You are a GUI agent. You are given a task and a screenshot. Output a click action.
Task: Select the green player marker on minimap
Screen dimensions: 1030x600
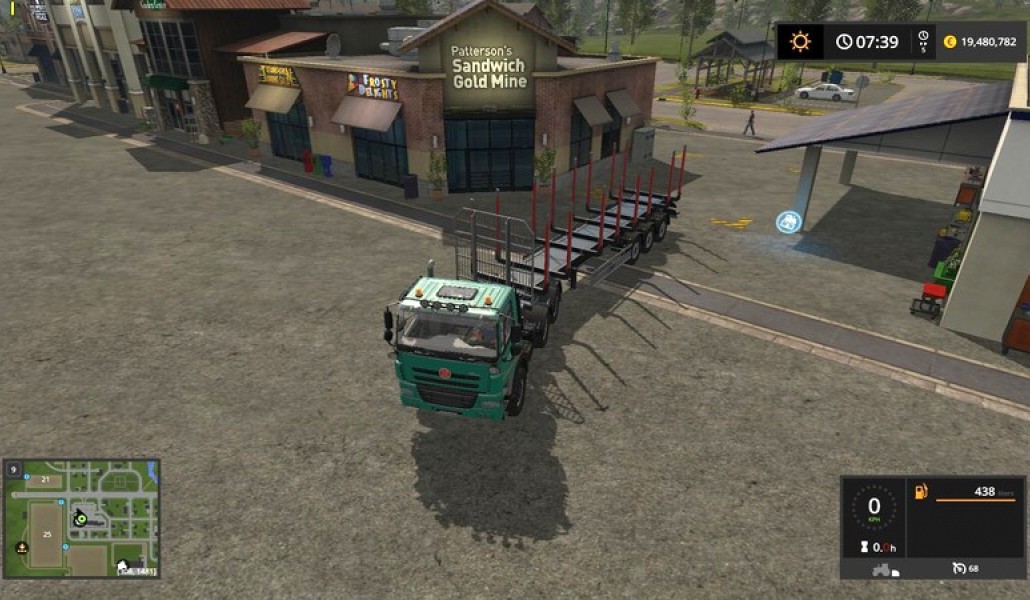pyautogui.click(x=80, y=519)
